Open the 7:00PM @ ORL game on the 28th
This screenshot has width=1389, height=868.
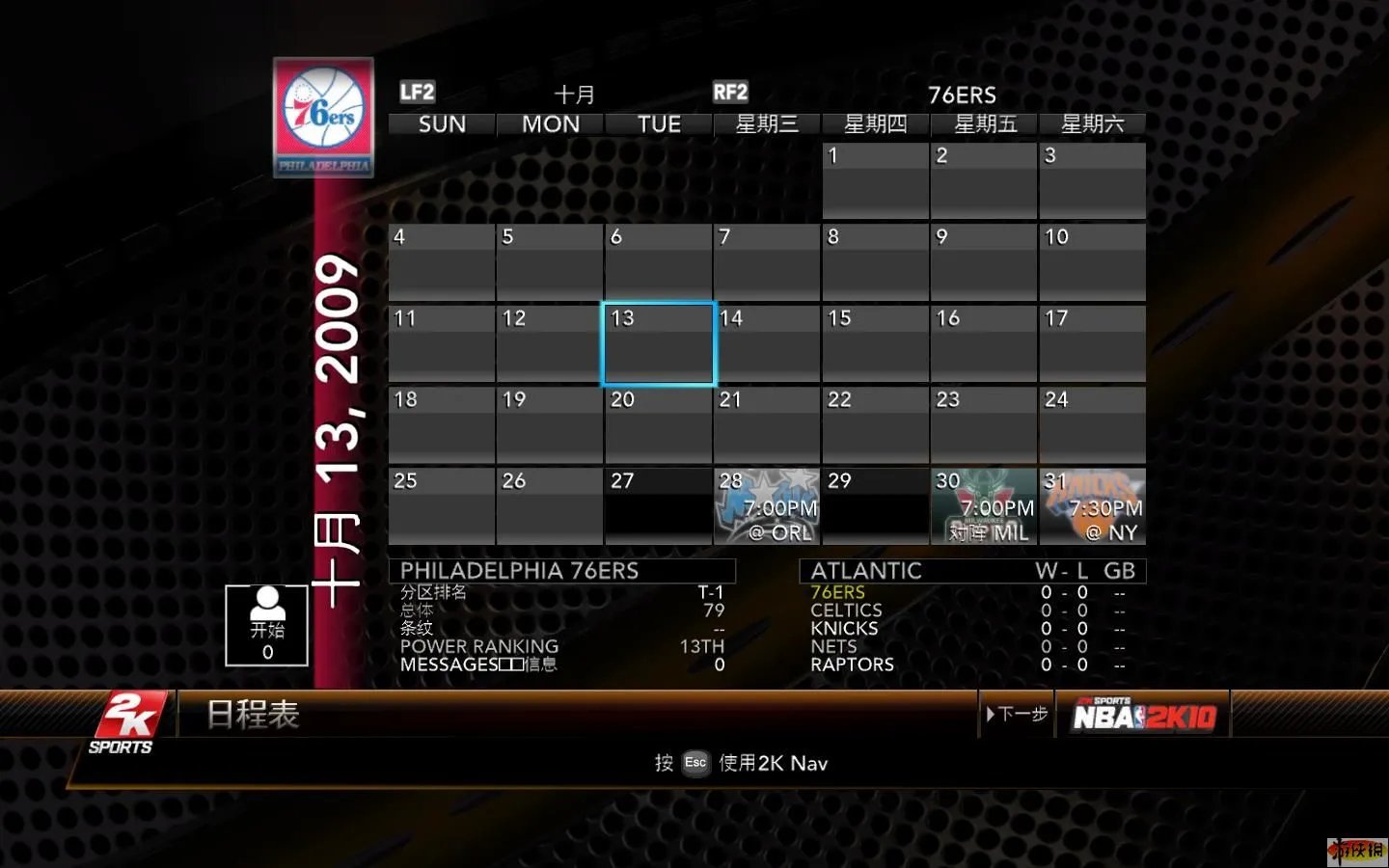pyautogui.click(x=767, y=507)
